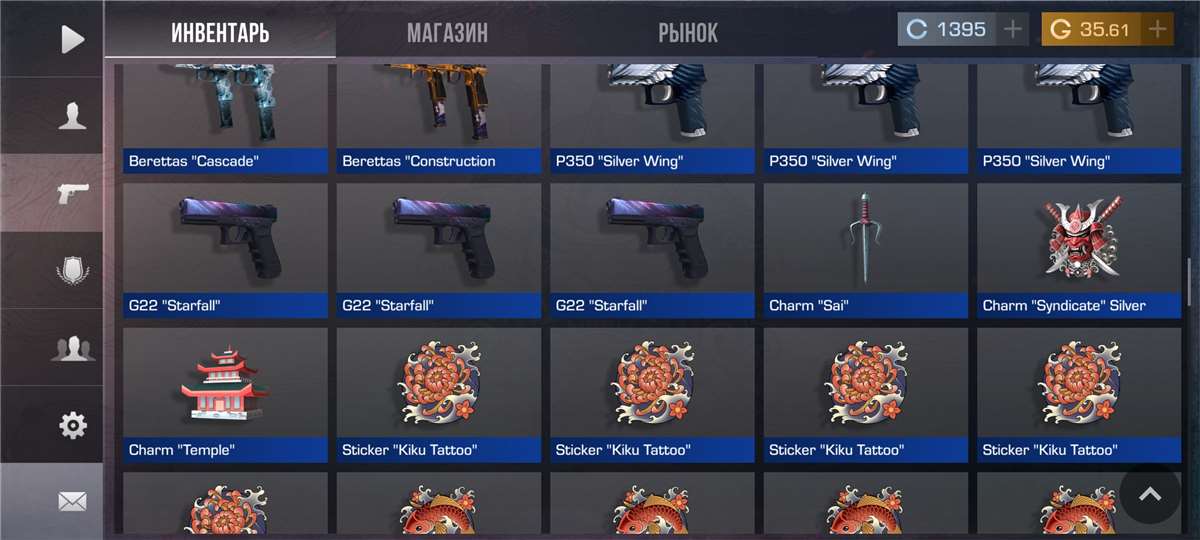Open the settings gear icon

pyautogui.click(x=72, y=426)
